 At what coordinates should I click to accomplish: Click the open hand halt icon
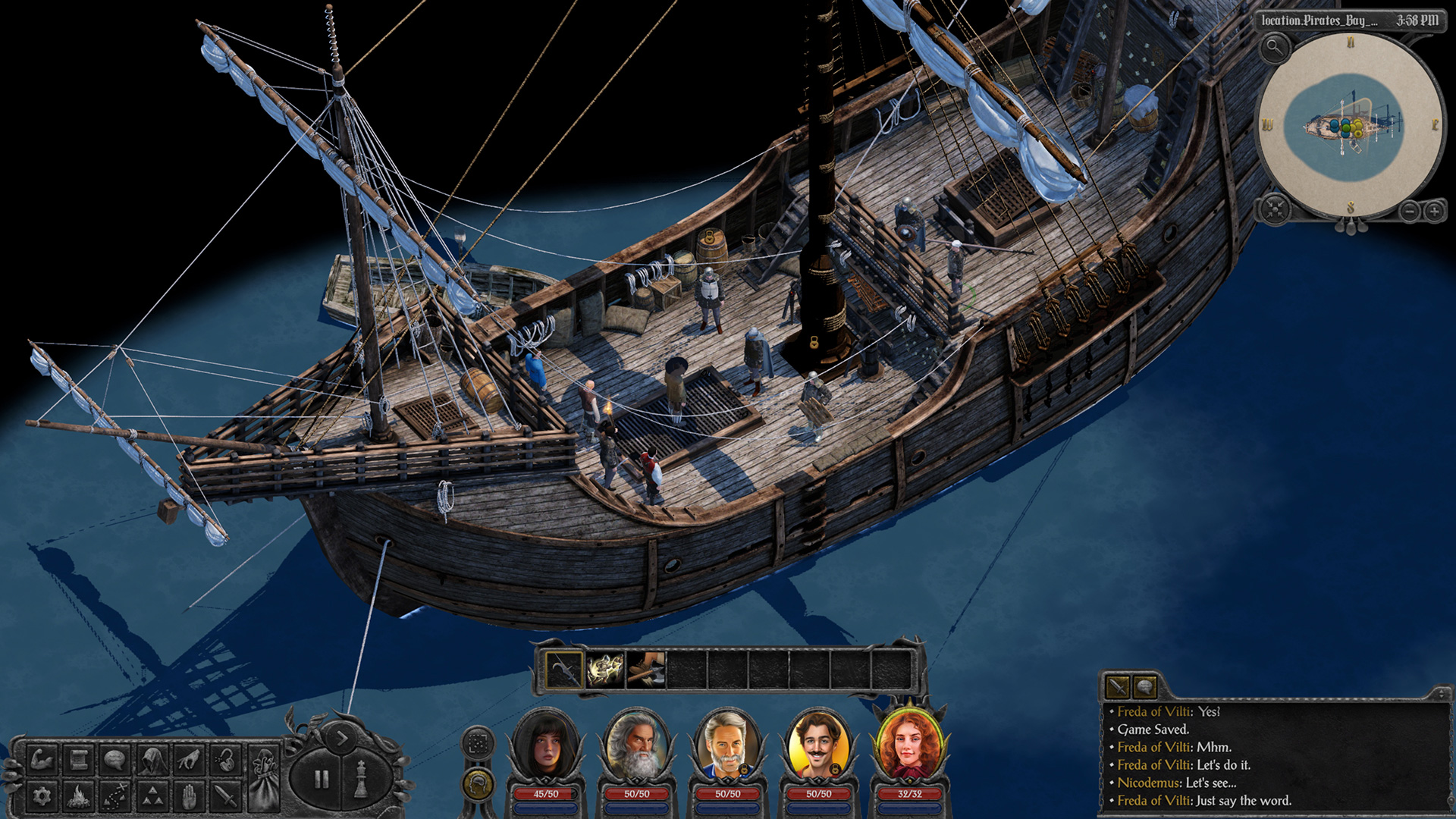[x=189, y=795]
